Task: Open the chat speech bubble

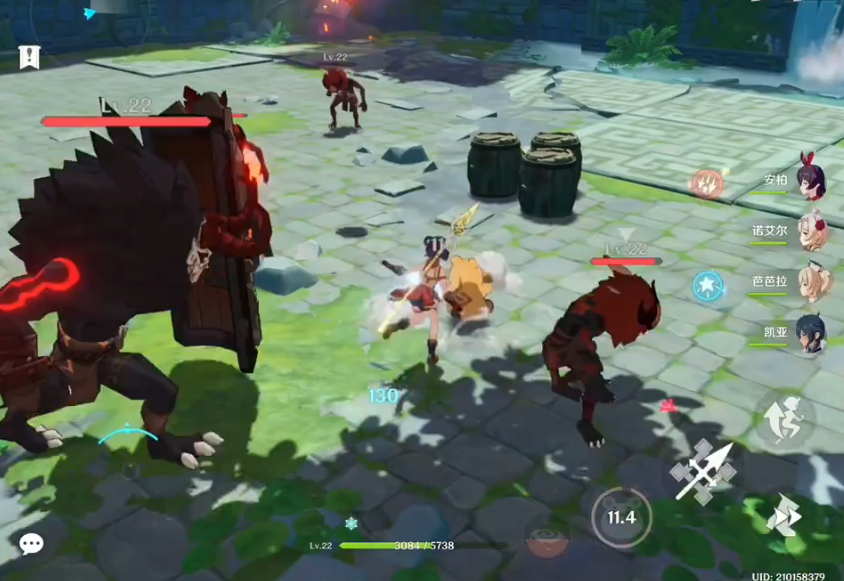Action: pyautogui.click(x=31, y=544)
